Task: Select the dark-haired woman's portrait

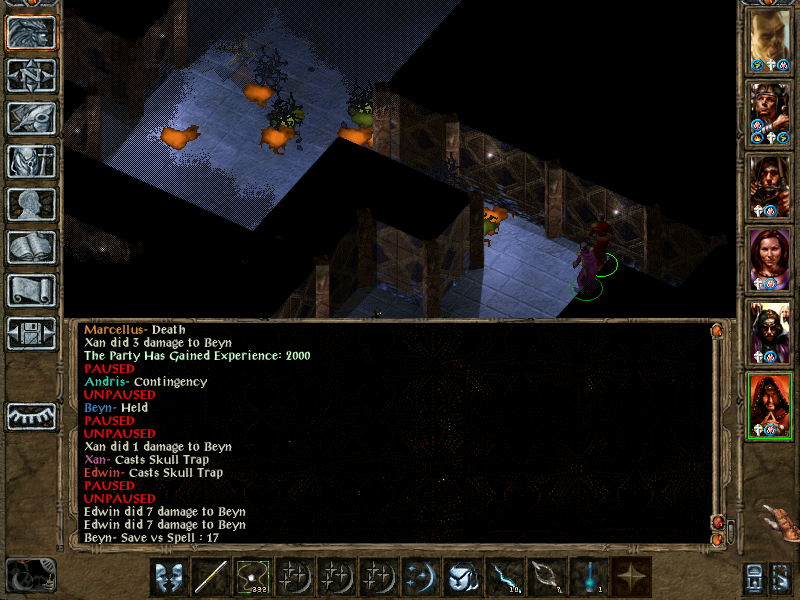Action: [771, 259]
